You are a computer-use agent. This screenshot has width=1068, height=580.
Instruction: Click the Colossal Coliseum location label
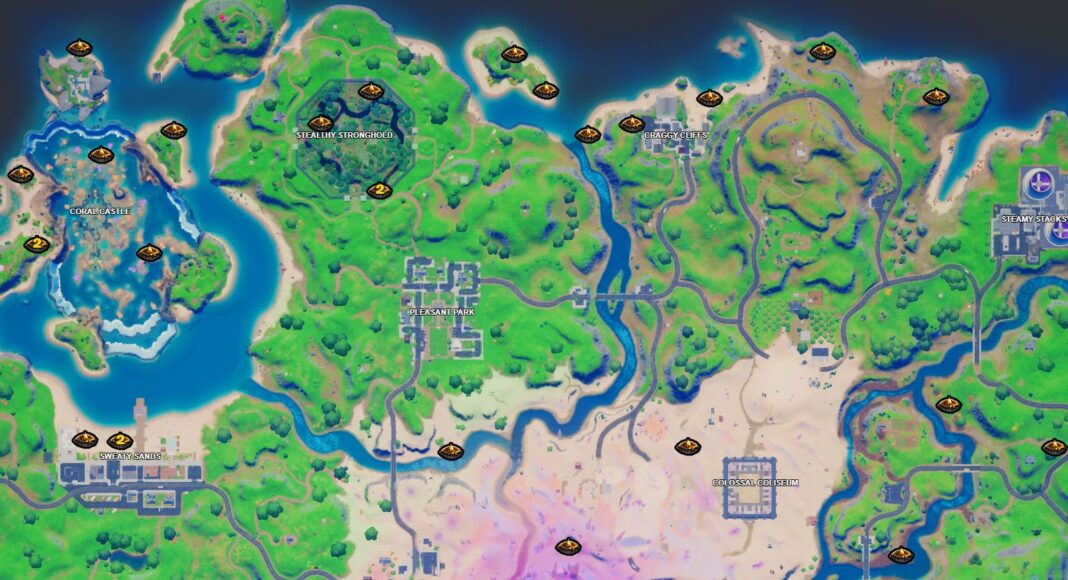[756, 483]
